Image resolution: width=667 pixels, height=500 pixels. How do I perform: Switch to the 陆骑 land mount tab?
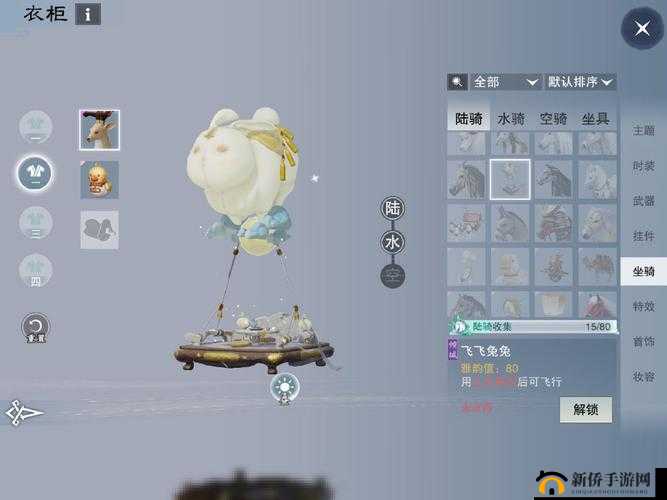tap(468, 118)
